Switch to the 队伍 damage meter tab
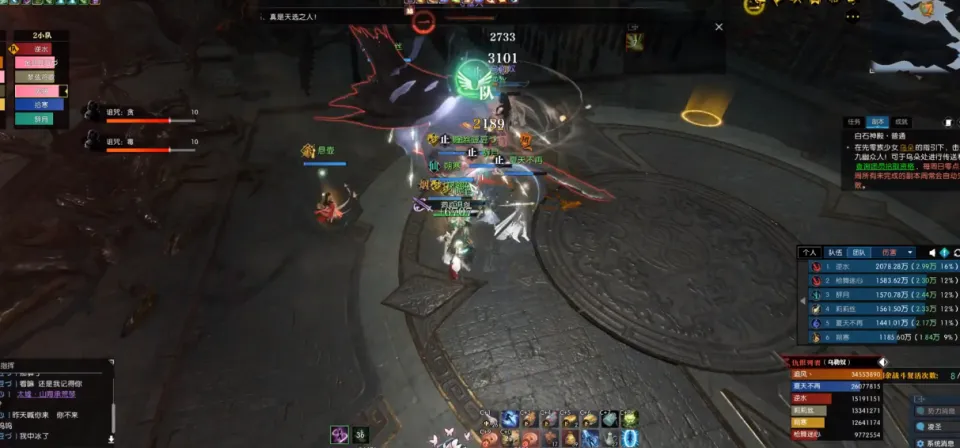 click(x=834, y=253)
